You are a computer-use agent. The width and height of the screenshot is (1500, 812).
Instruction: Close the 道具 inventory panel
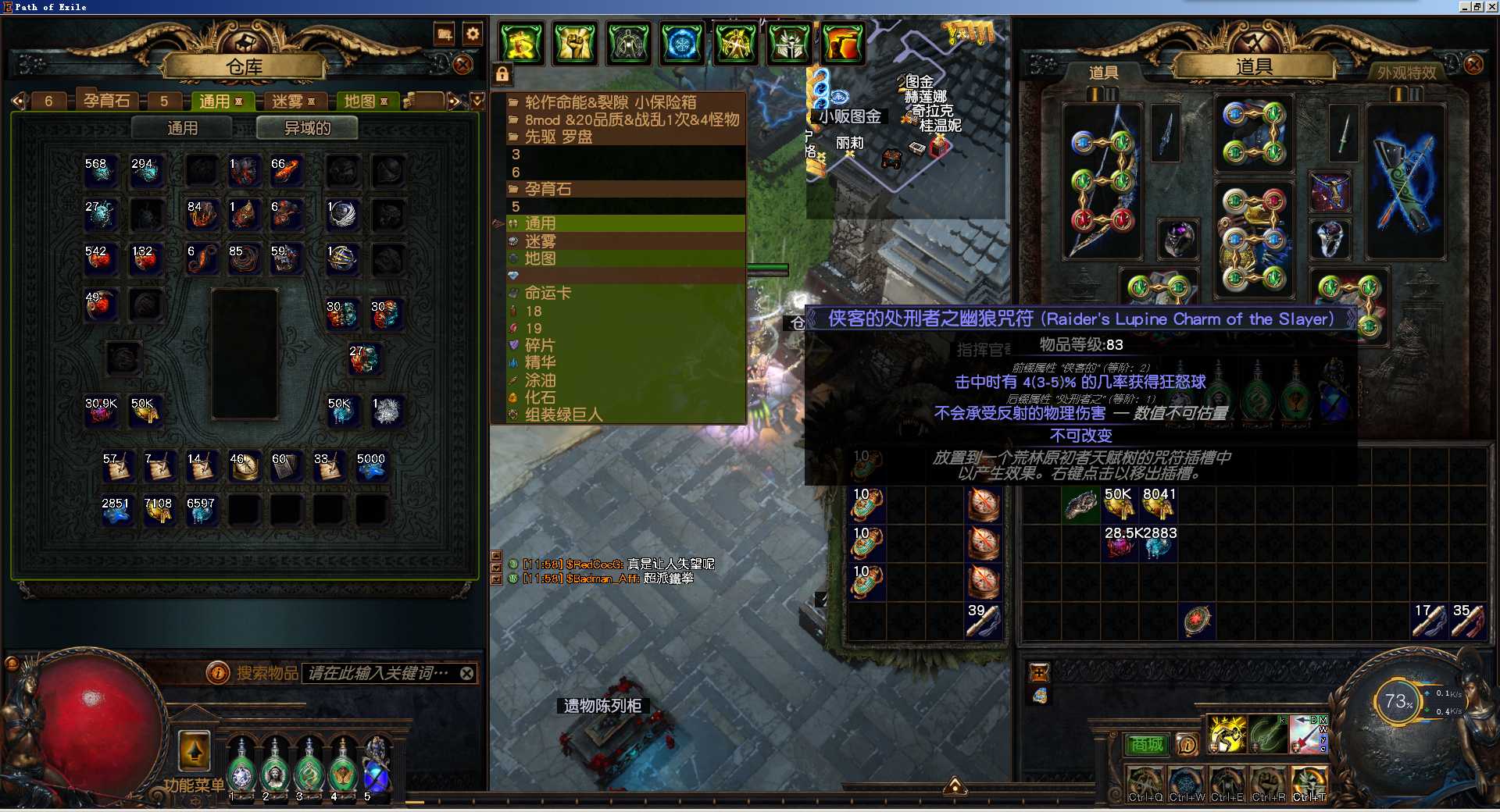(x=1473, y=64)
